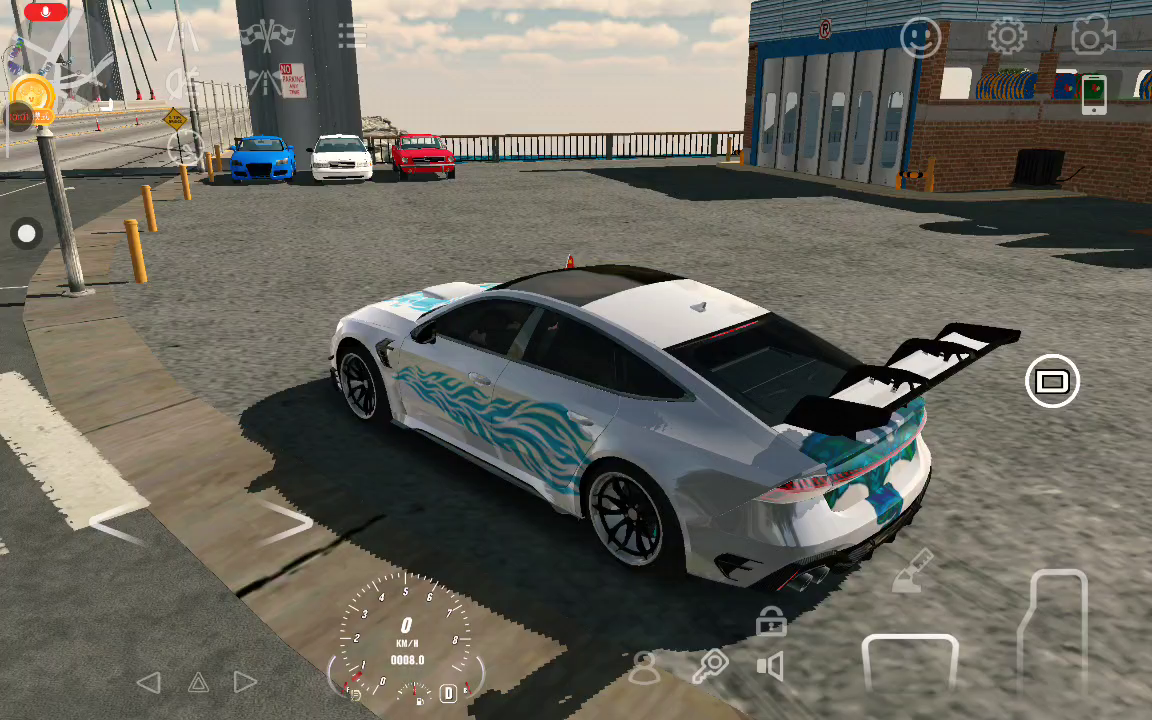This screenshot has height=720, width=1152.
Task: Tap the rounded rectangle view button
Action: point(1052,381)
